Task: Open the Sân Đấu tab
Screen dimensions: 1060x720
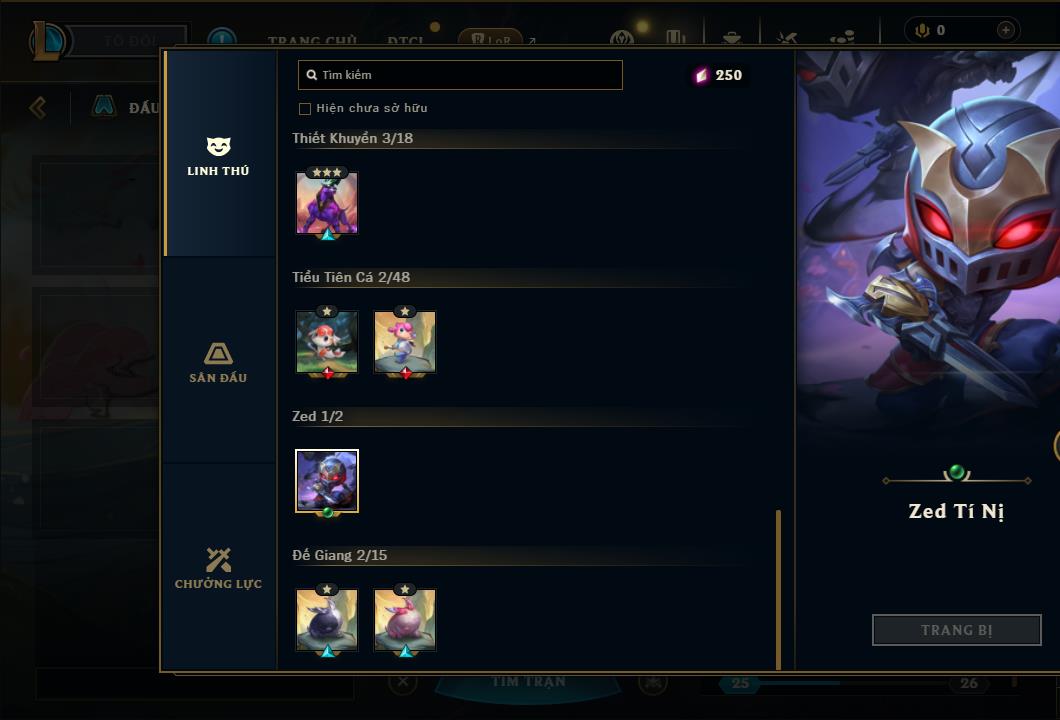Action: point(218,362)
